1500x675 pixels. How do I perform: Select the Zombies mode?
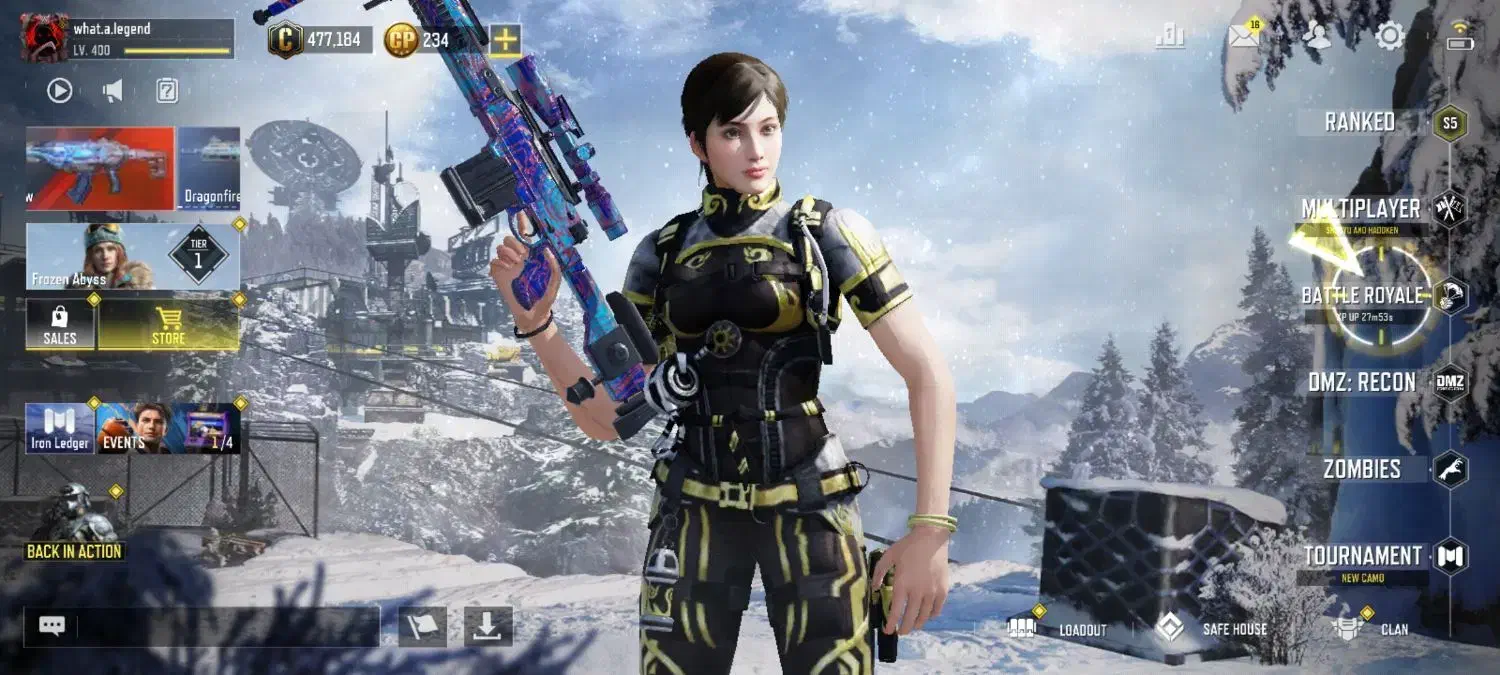click(1362, 469)
